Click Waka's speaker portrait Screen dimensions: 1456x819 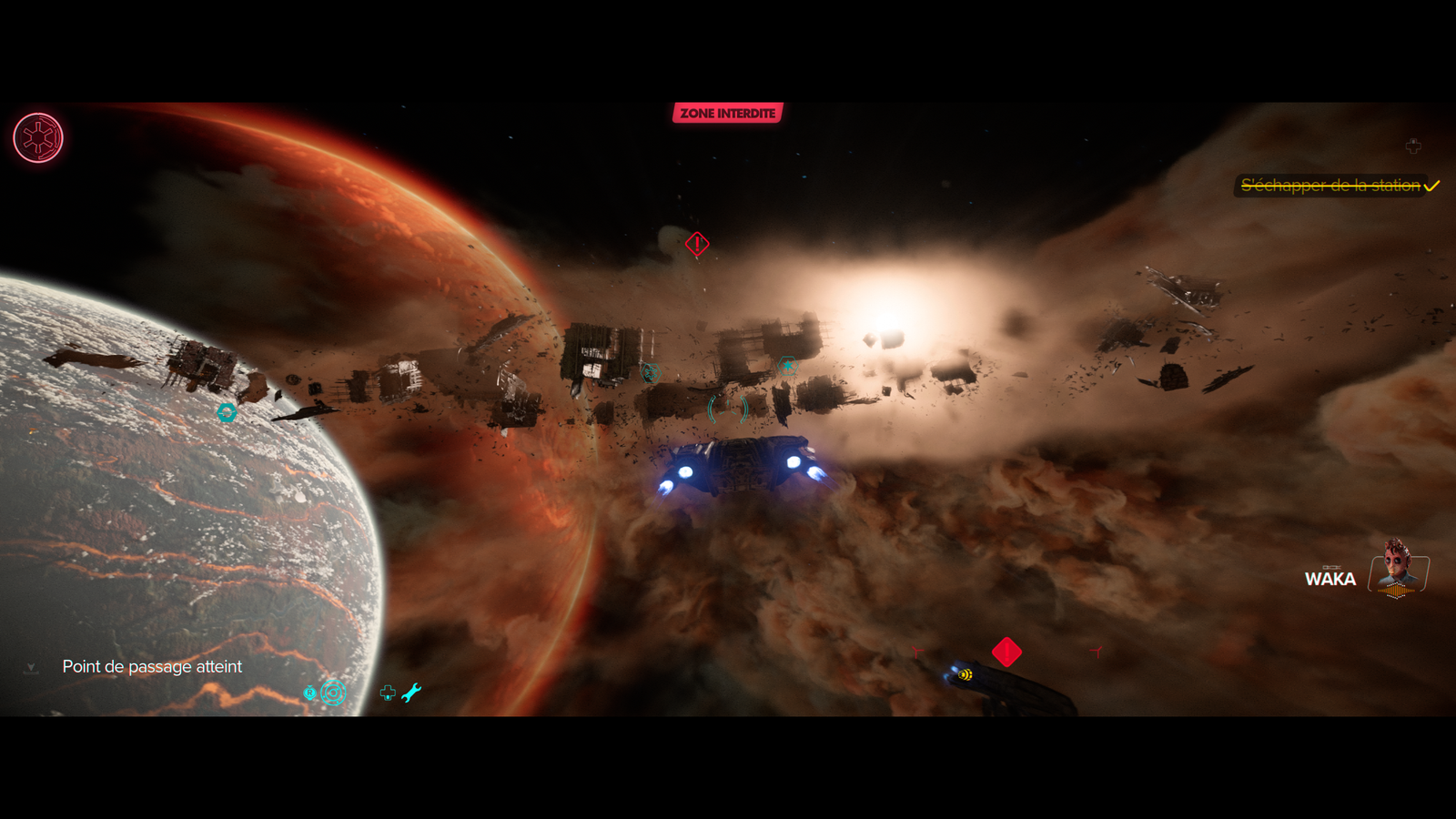point(1398,570)
